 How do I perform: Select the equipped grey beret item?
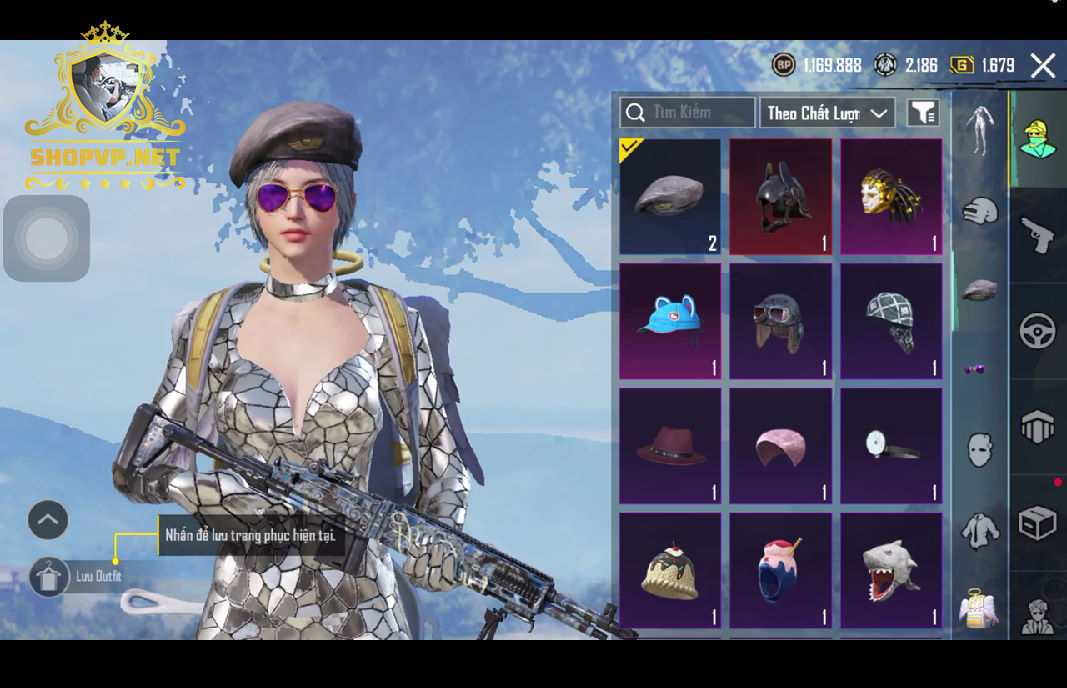coord(670,196)
